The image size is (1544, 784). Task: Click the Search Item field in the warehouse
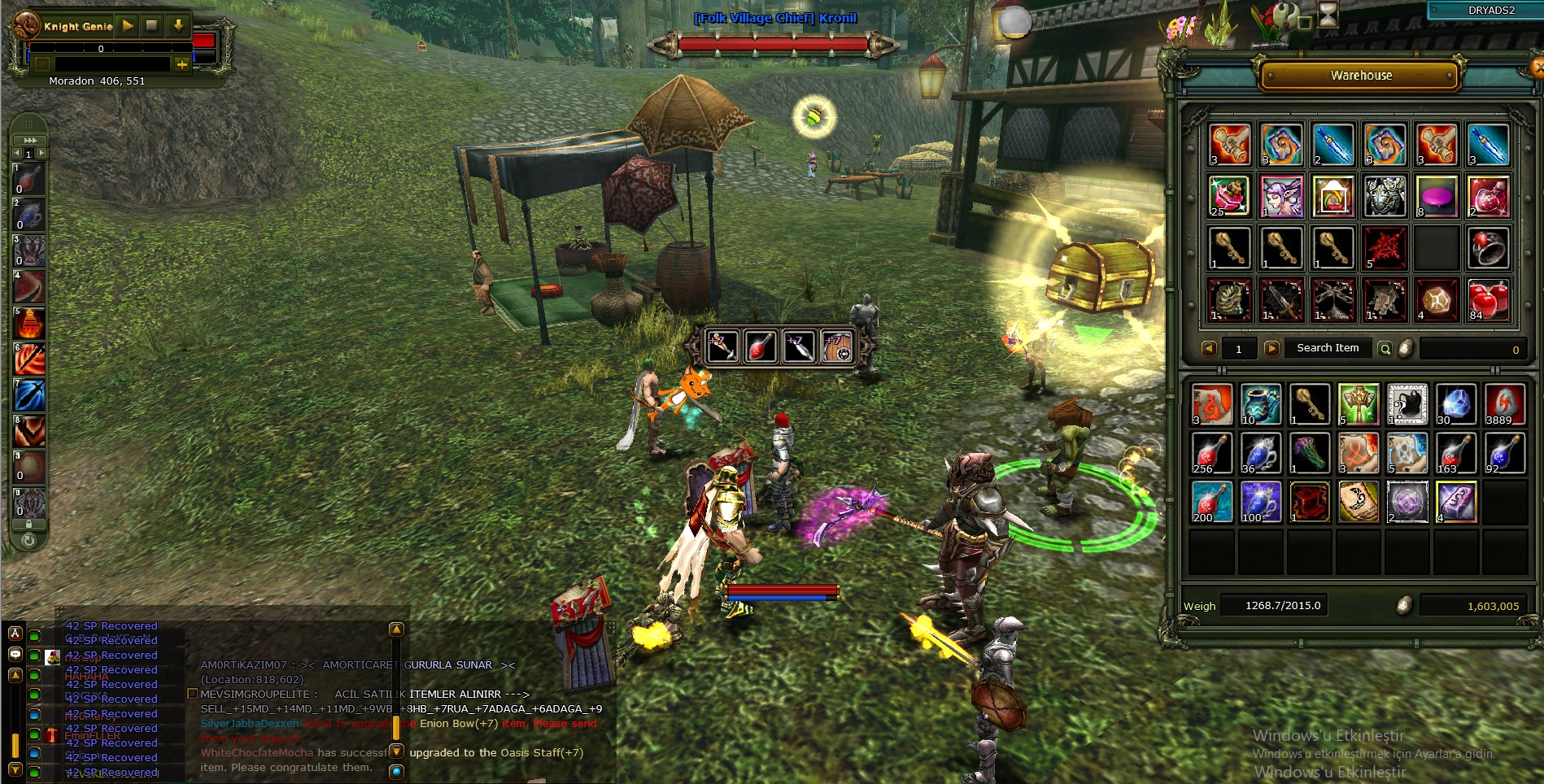click(1328, 348)
